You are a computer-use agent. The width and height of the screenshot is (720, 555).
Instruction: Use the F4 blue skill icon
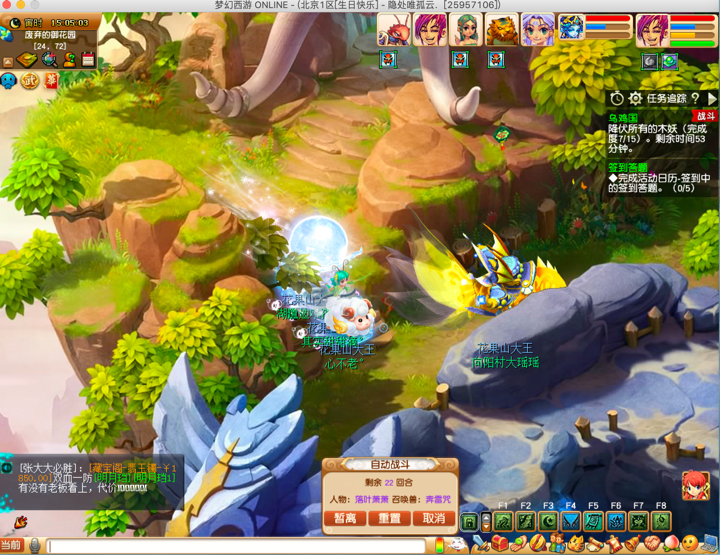pos(571,521)
